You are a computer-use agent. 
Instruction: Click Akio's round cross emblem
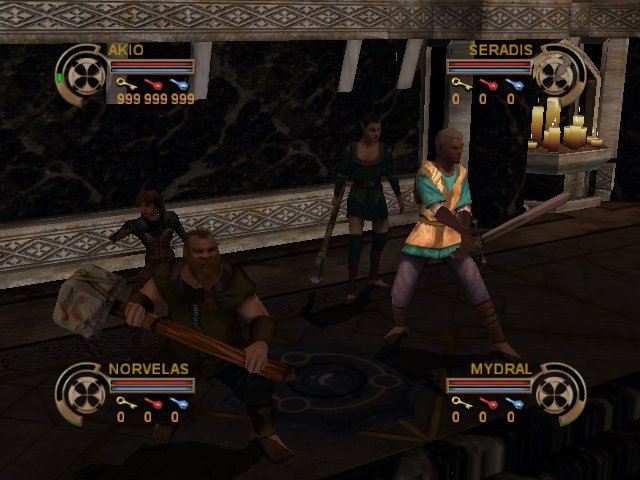tap(82, 72)
